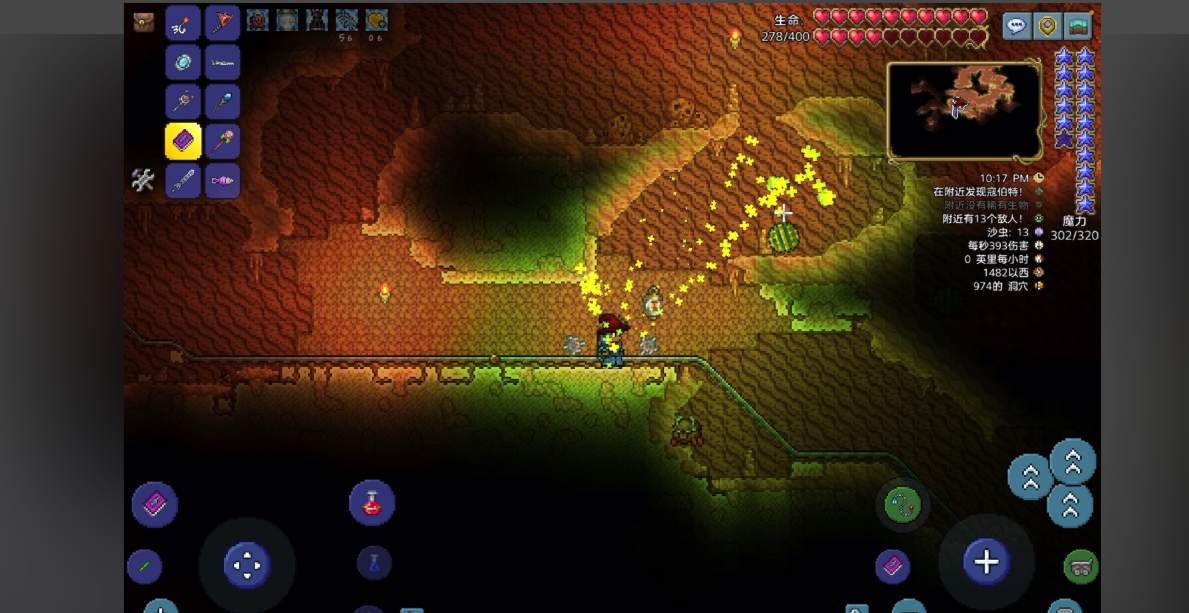Tap the movement joystick
1189x613 pixels.
pos(246,565)
